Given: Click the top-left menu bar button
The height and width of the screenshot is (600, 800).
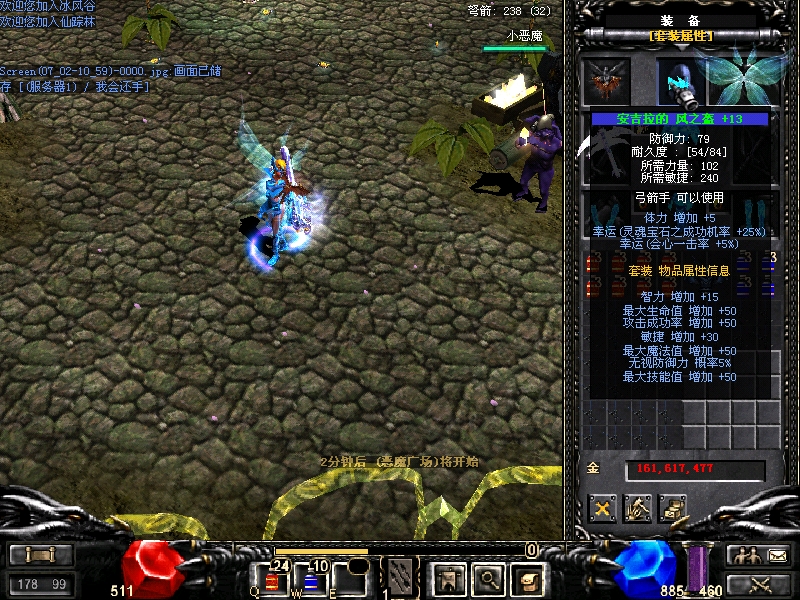Looking at the screenshot, I should (38, 555).
